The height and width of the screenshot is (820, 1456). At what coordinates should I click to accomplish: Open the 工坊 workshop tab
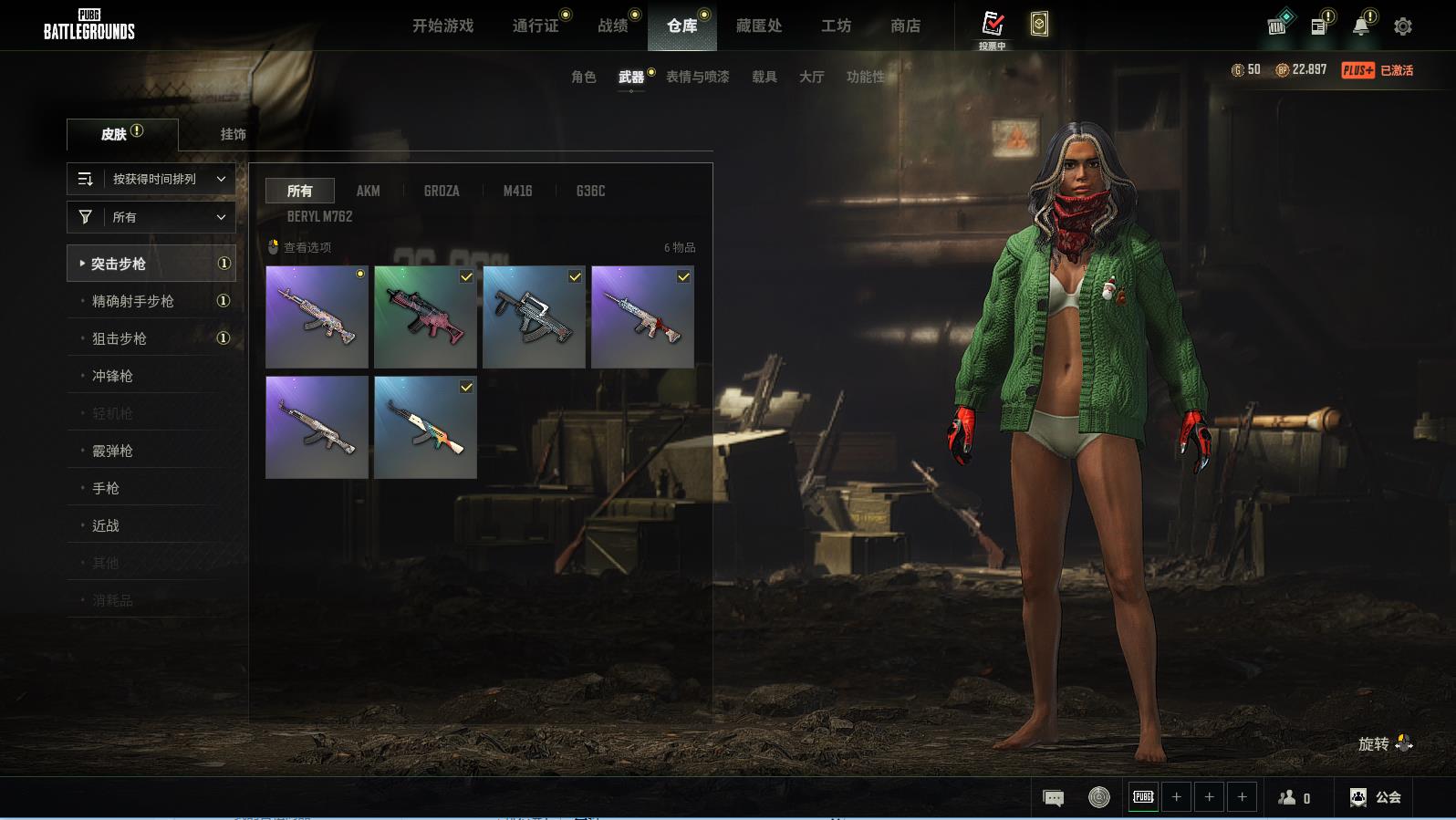click(836, 26)
